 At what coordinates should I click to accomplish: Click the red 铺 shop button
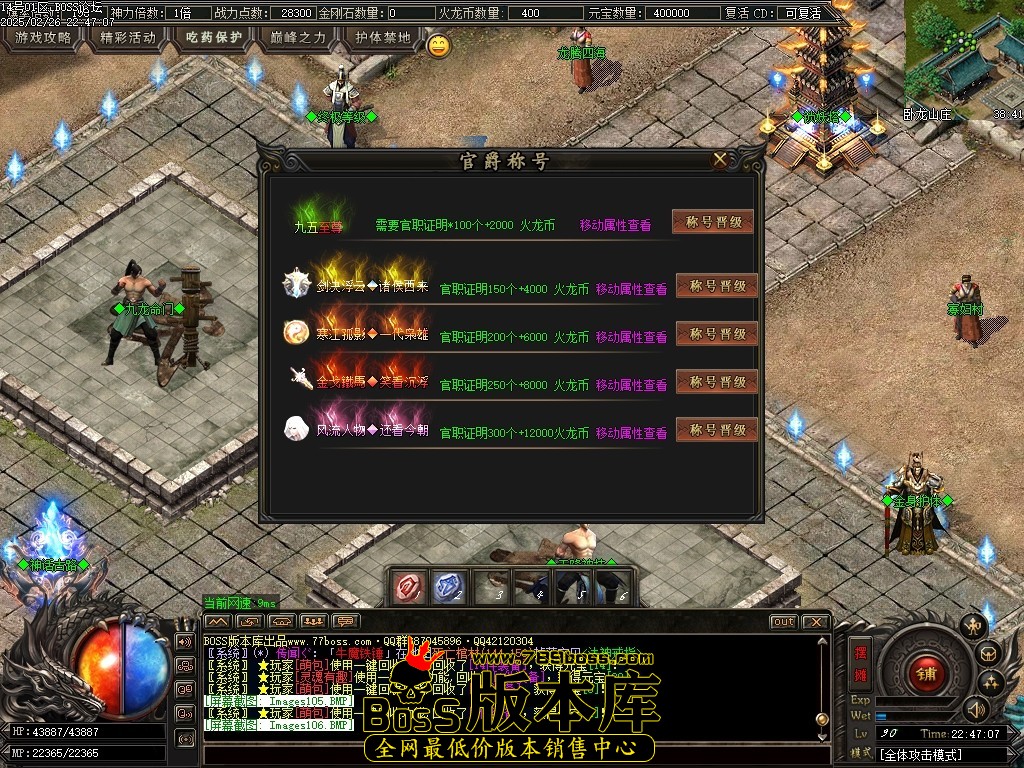(927, 671)
